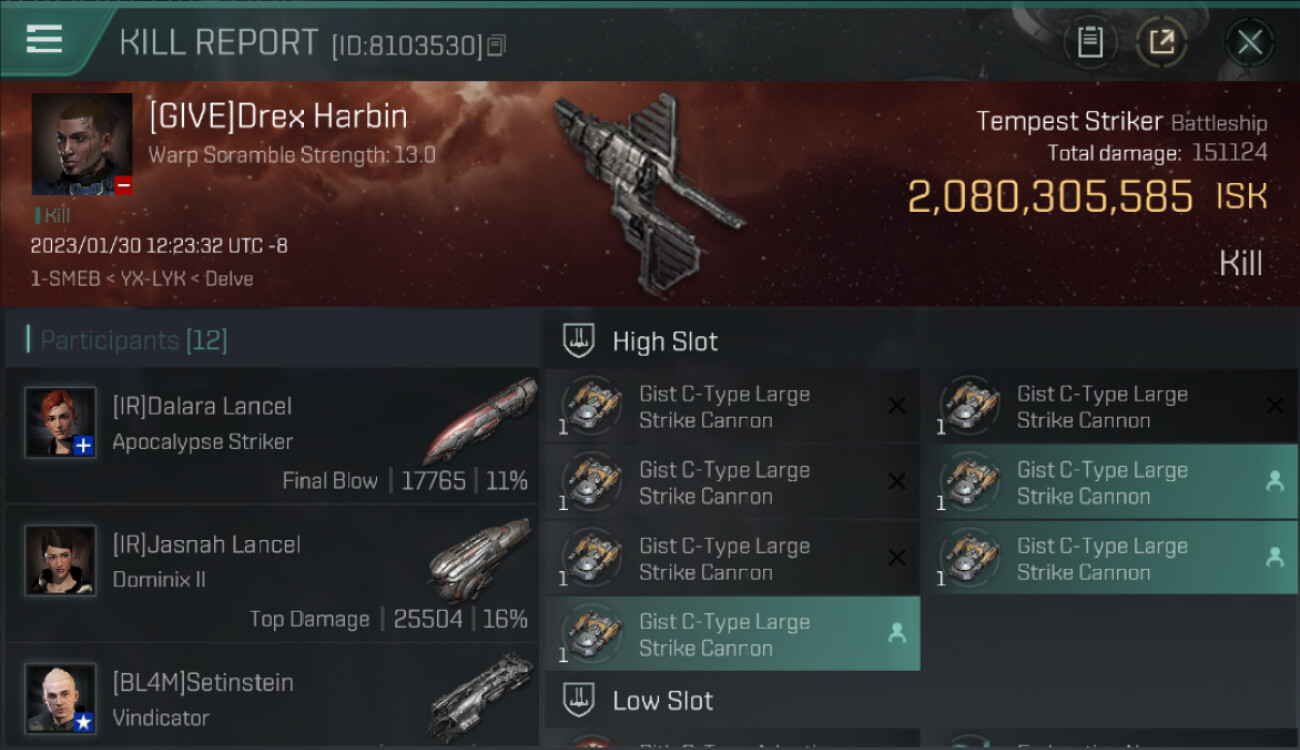
Task: Close the kill report window
Action: 1249,42
